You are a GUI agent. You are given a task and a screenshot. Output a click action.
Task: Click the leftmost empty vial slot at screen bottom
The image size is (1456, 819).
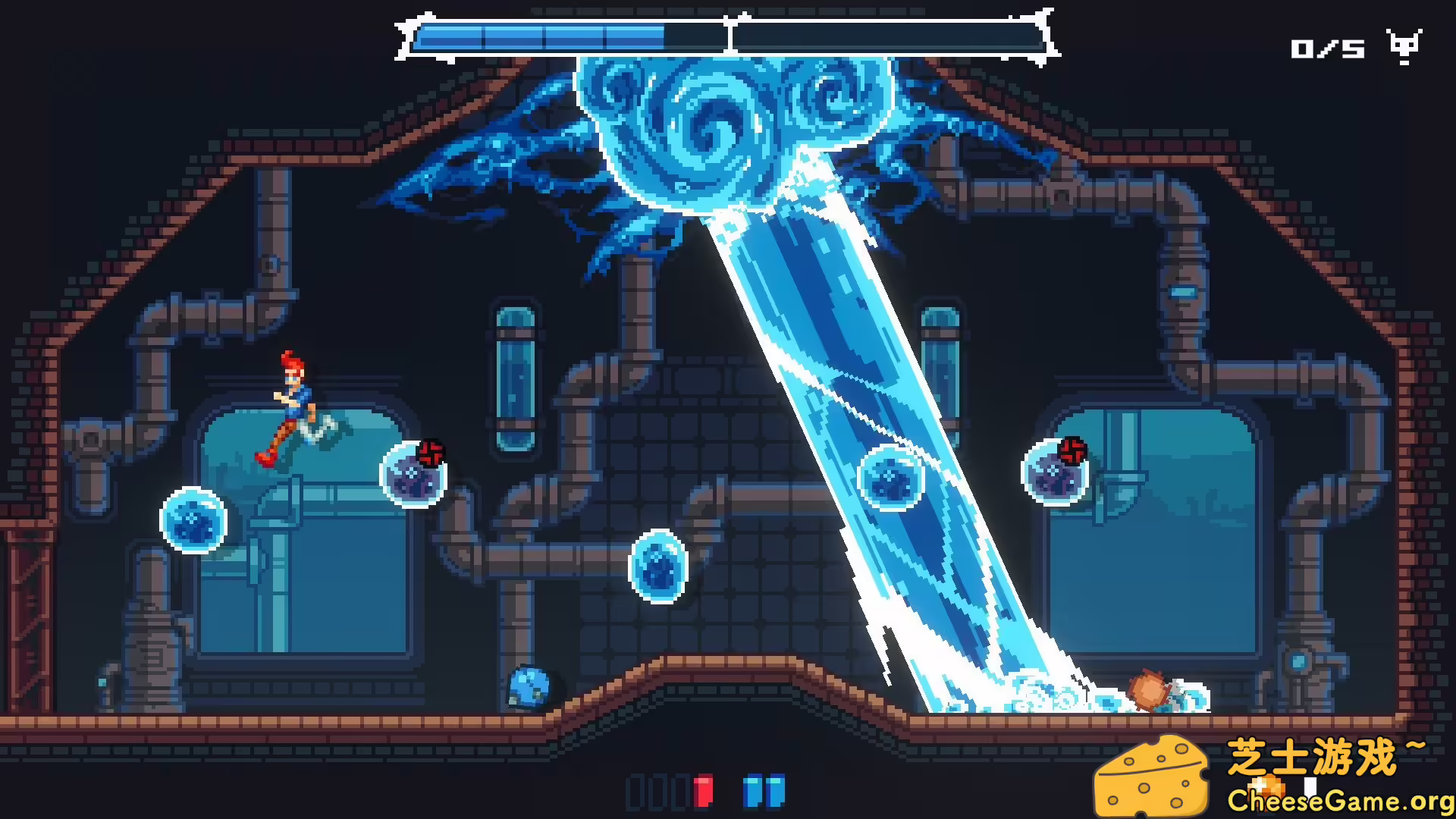[635, 792]
